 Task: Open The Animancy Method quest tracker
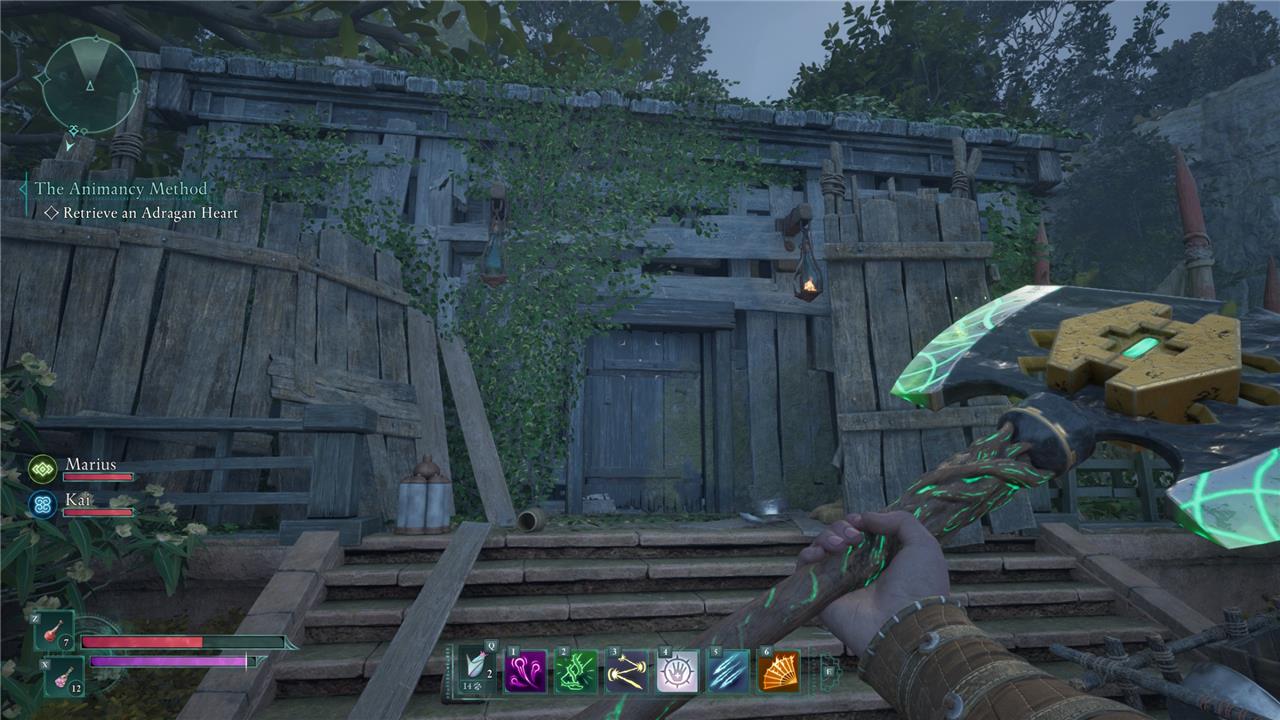click(121, 189)
